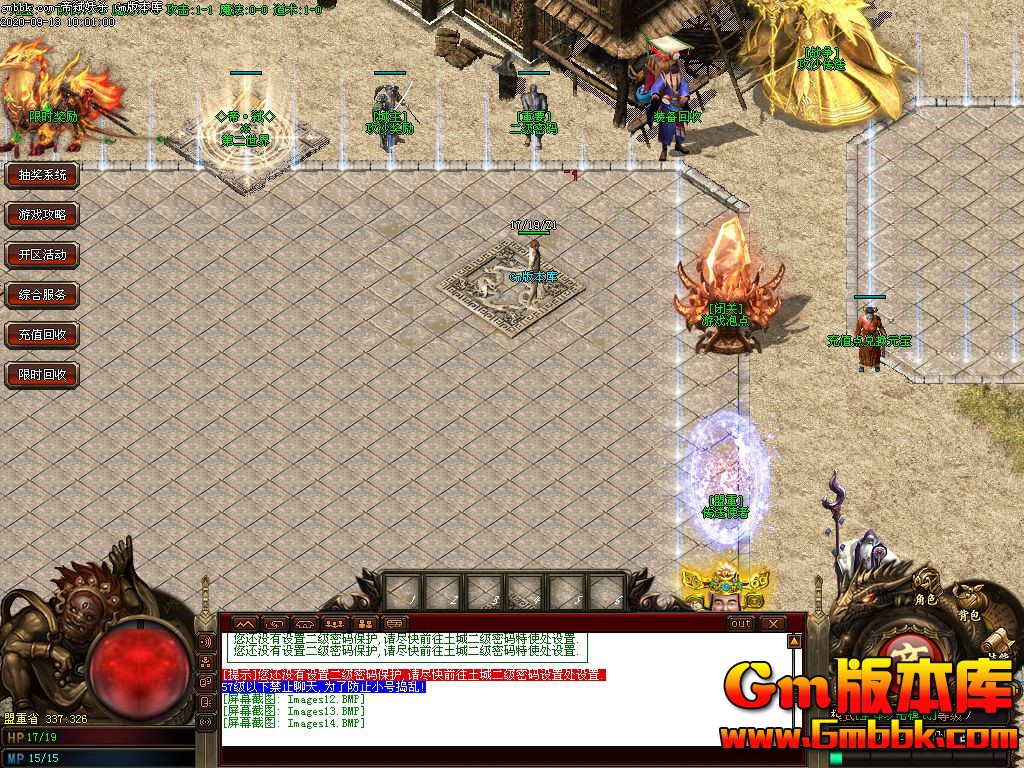
Task: Open the 综合服务 services menu
Action: coord(42,295)
